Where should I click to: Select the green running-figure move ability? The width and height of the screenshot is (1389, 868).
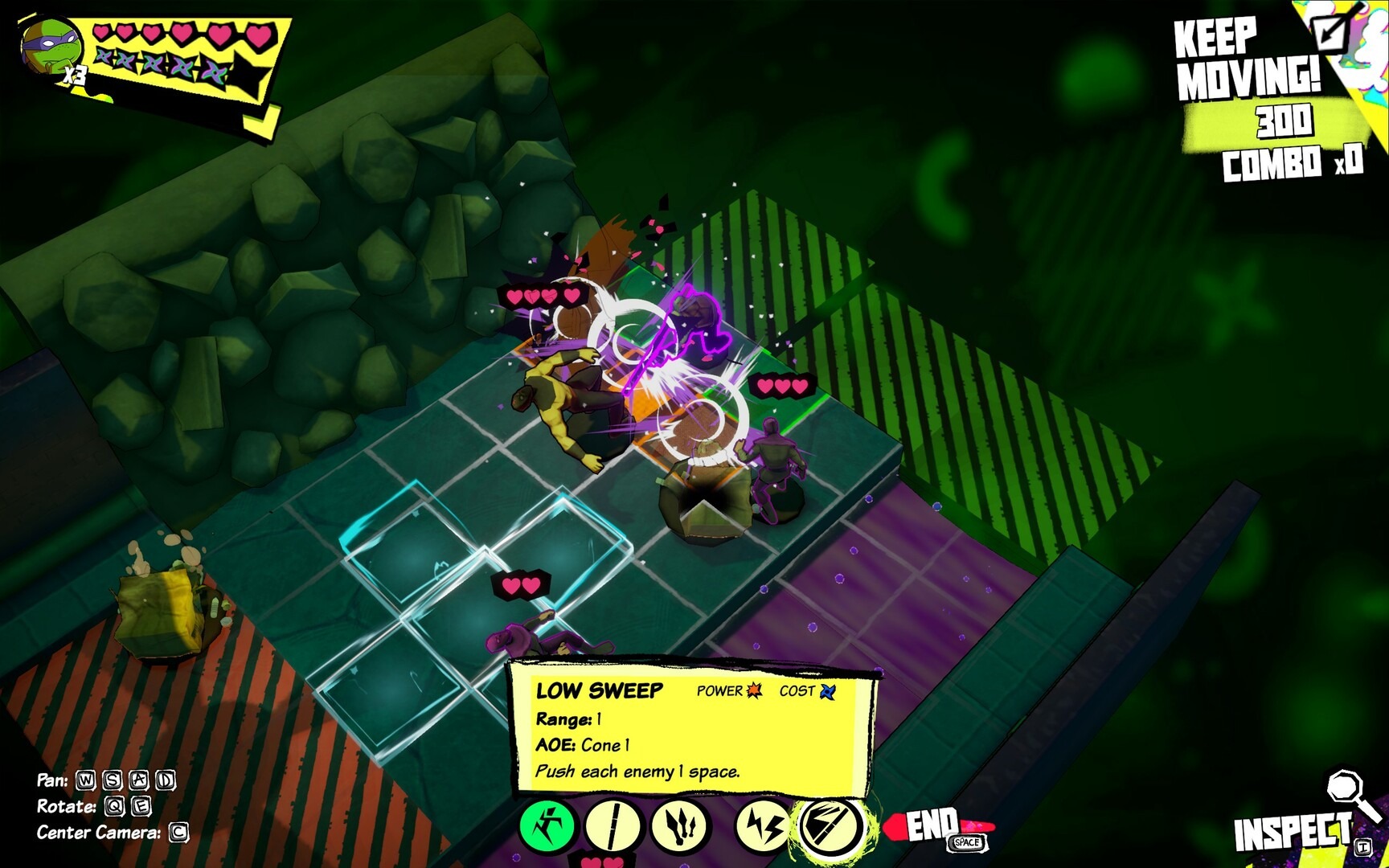coord(547,825)
